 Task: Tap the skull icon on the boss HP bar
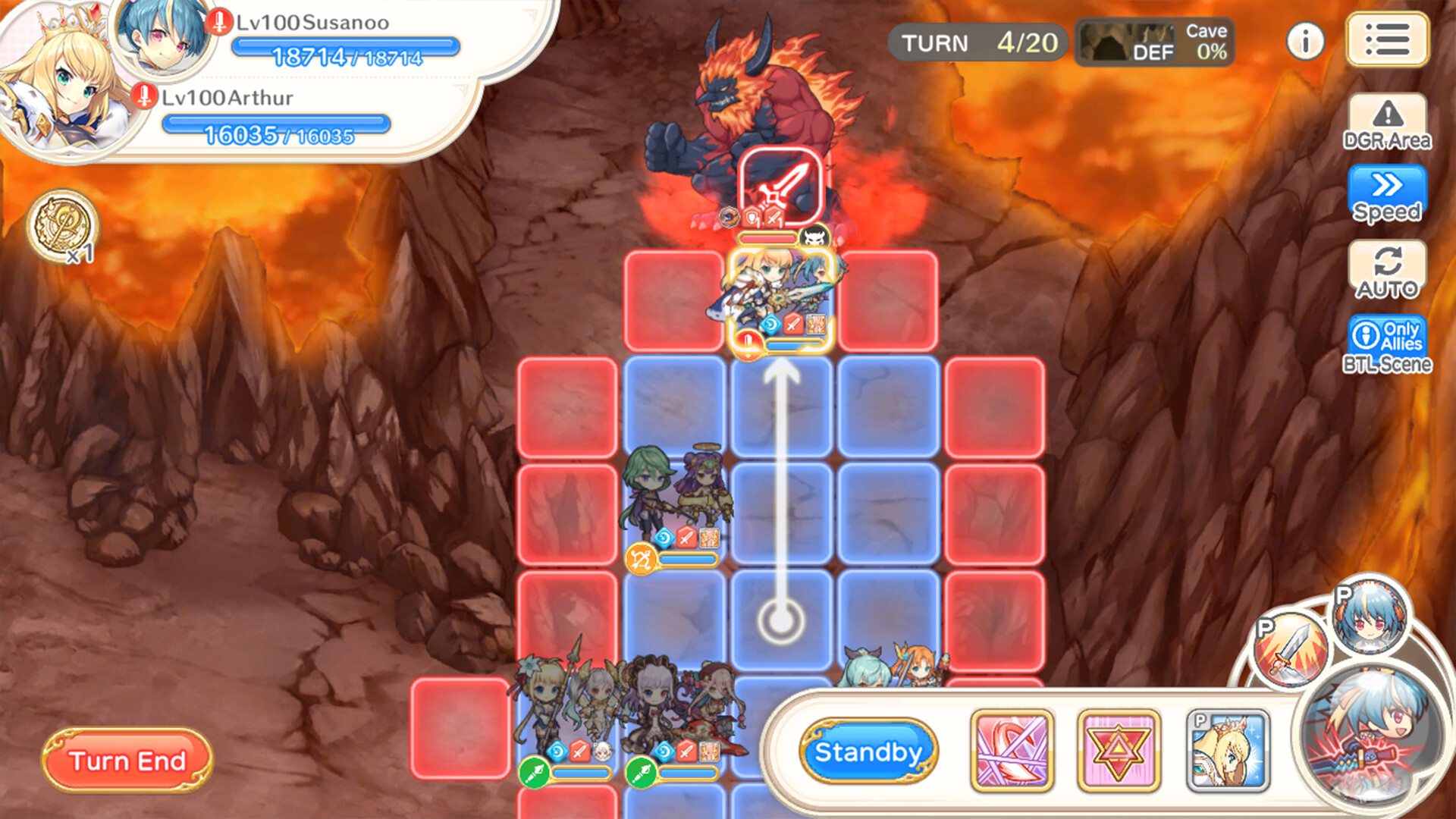point(815,237)
